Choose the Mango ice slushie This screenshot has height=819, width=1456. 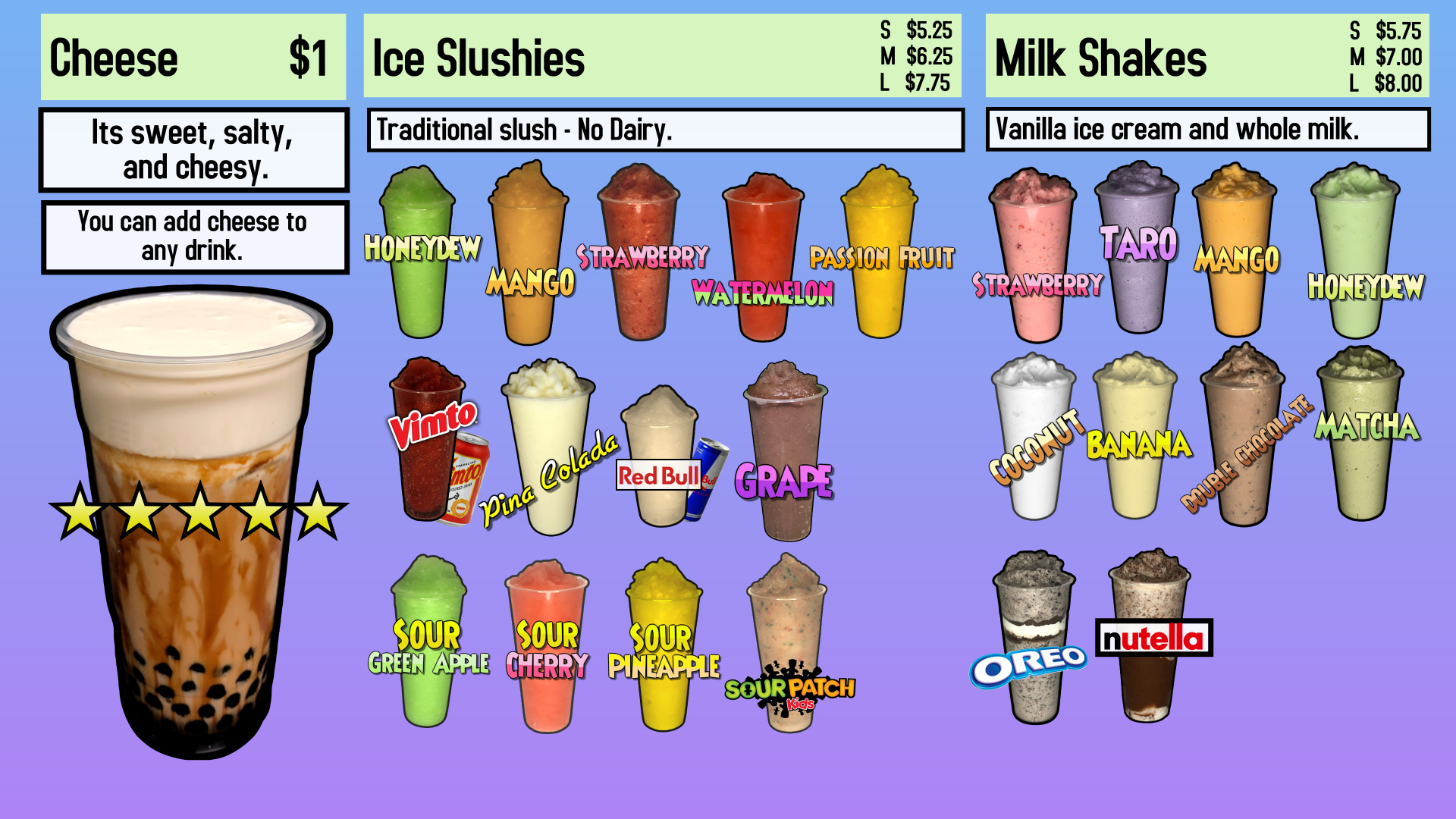[529, 258]
